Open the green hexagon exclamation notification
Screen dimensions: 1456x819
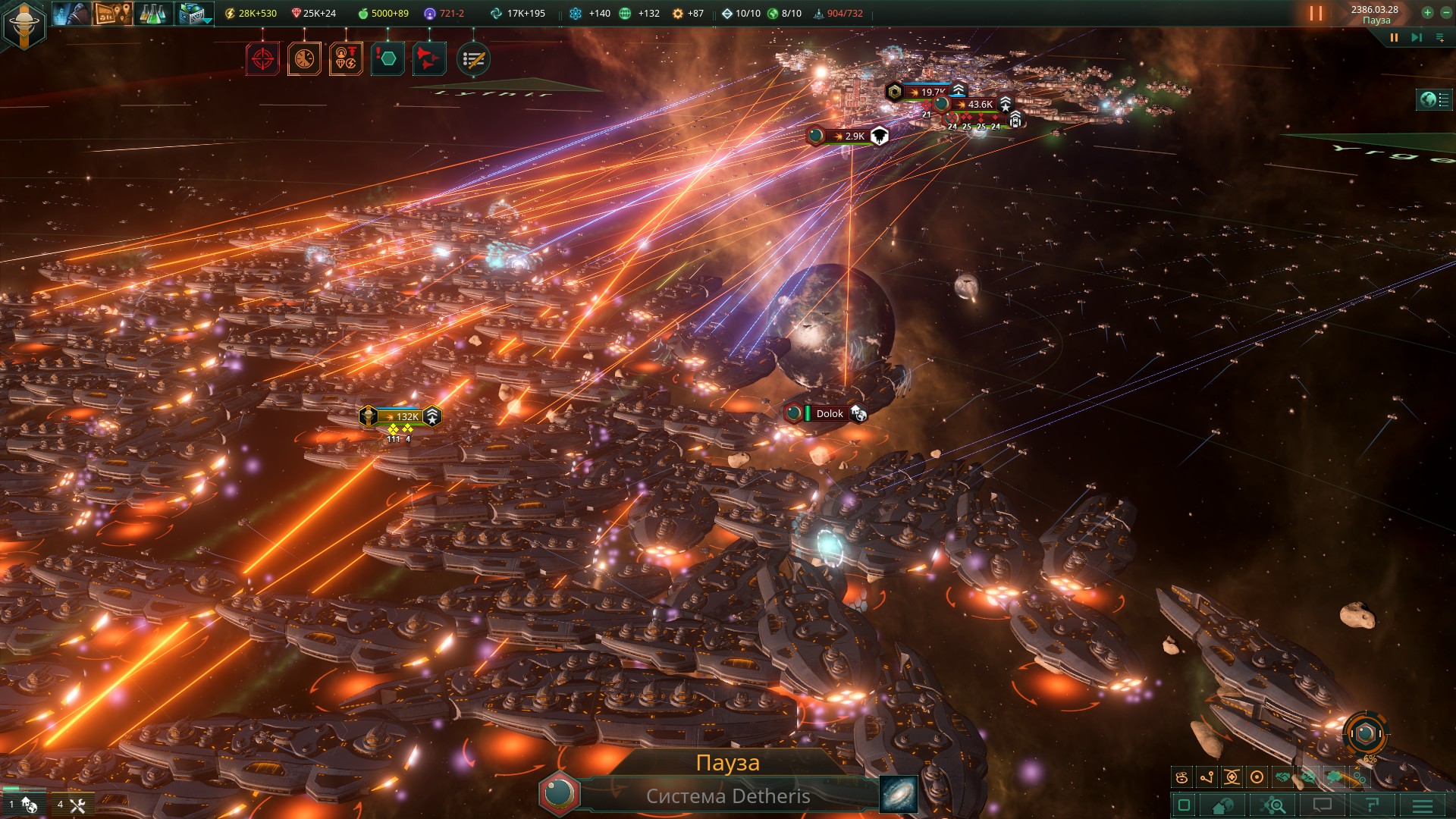(x=388, y=59)
